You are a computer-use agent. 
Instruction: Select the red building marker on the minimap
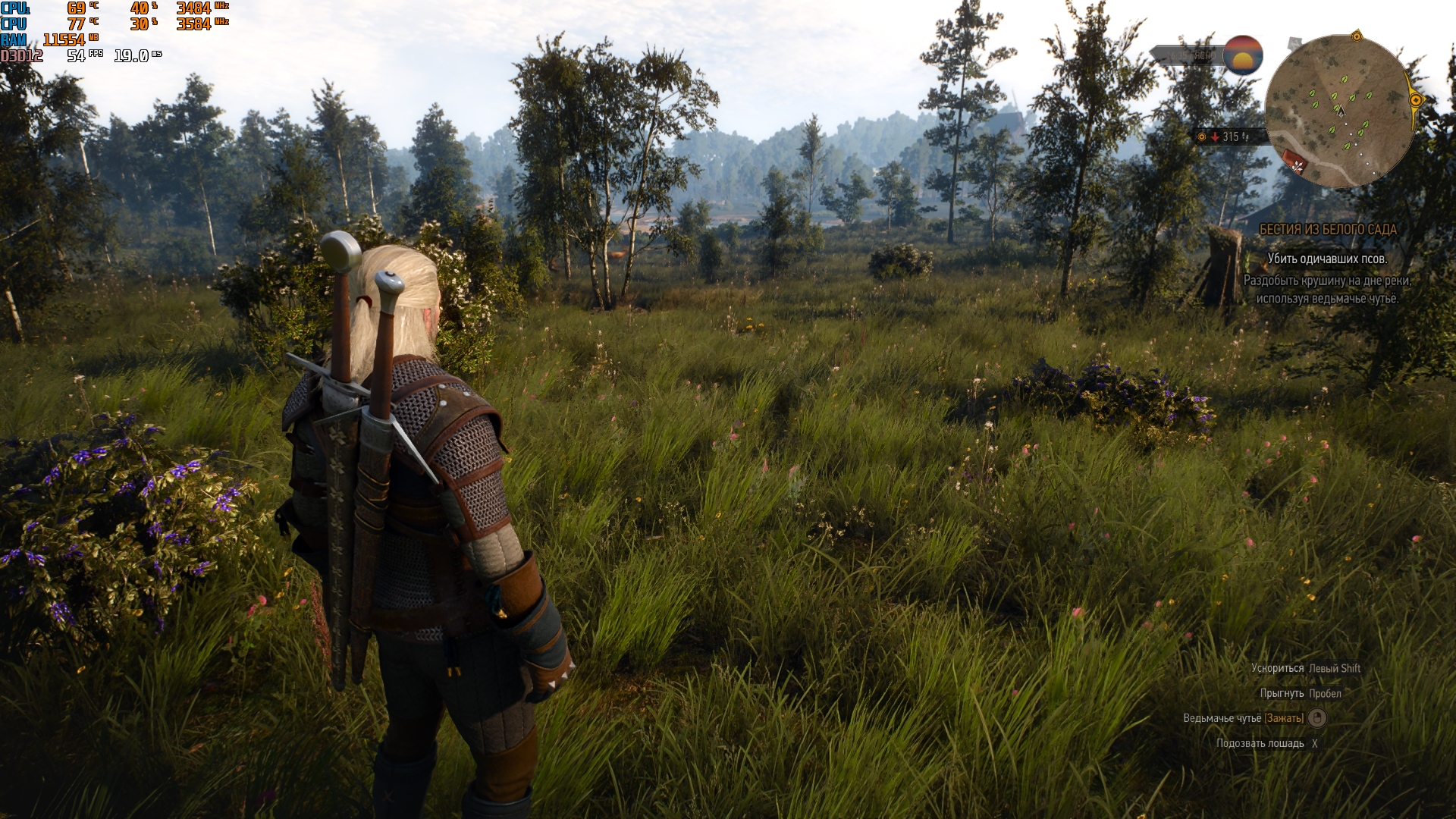[1295, 162]
